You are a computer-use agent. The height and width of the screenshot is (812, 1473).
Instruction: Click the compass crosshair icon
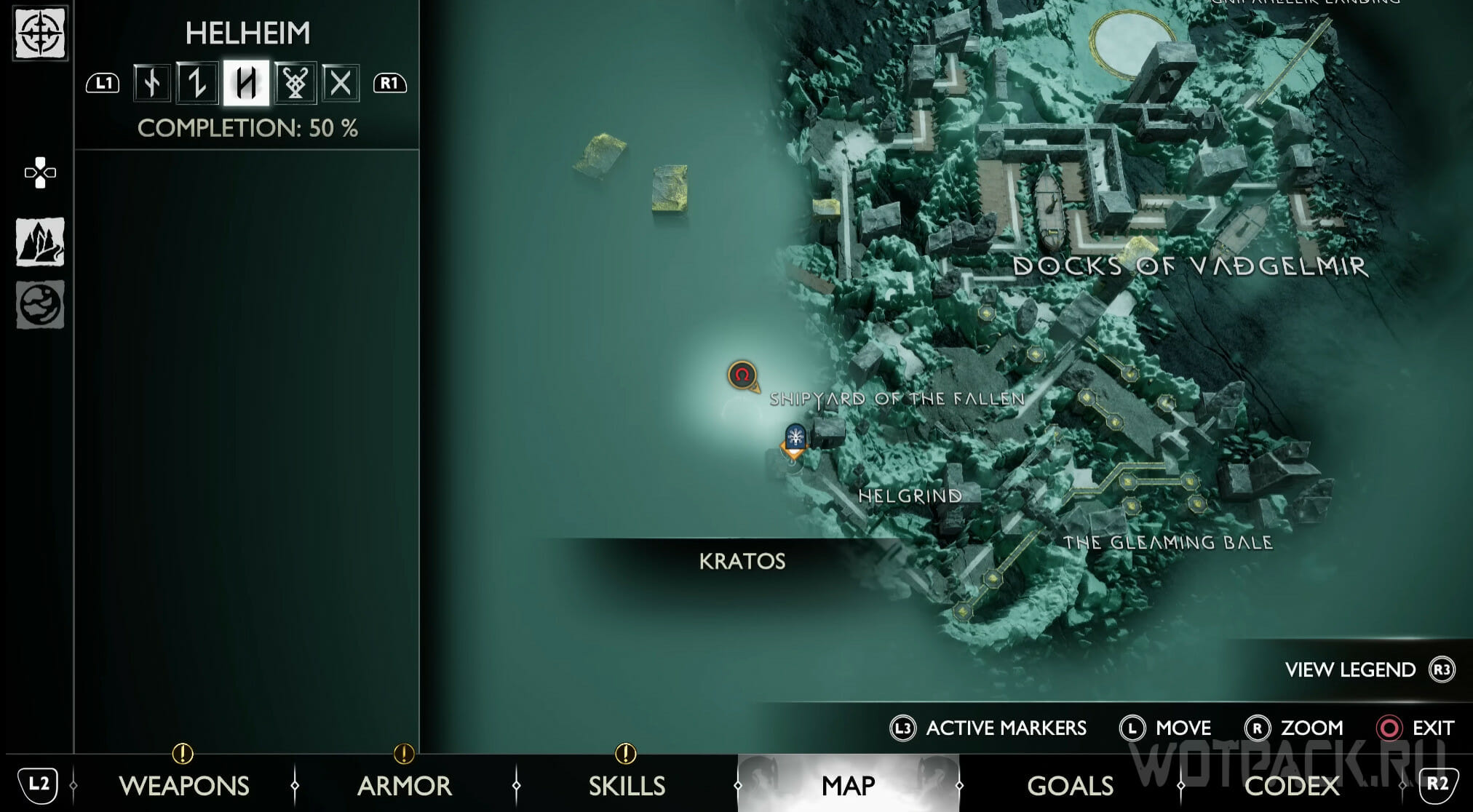pos(40,33)
